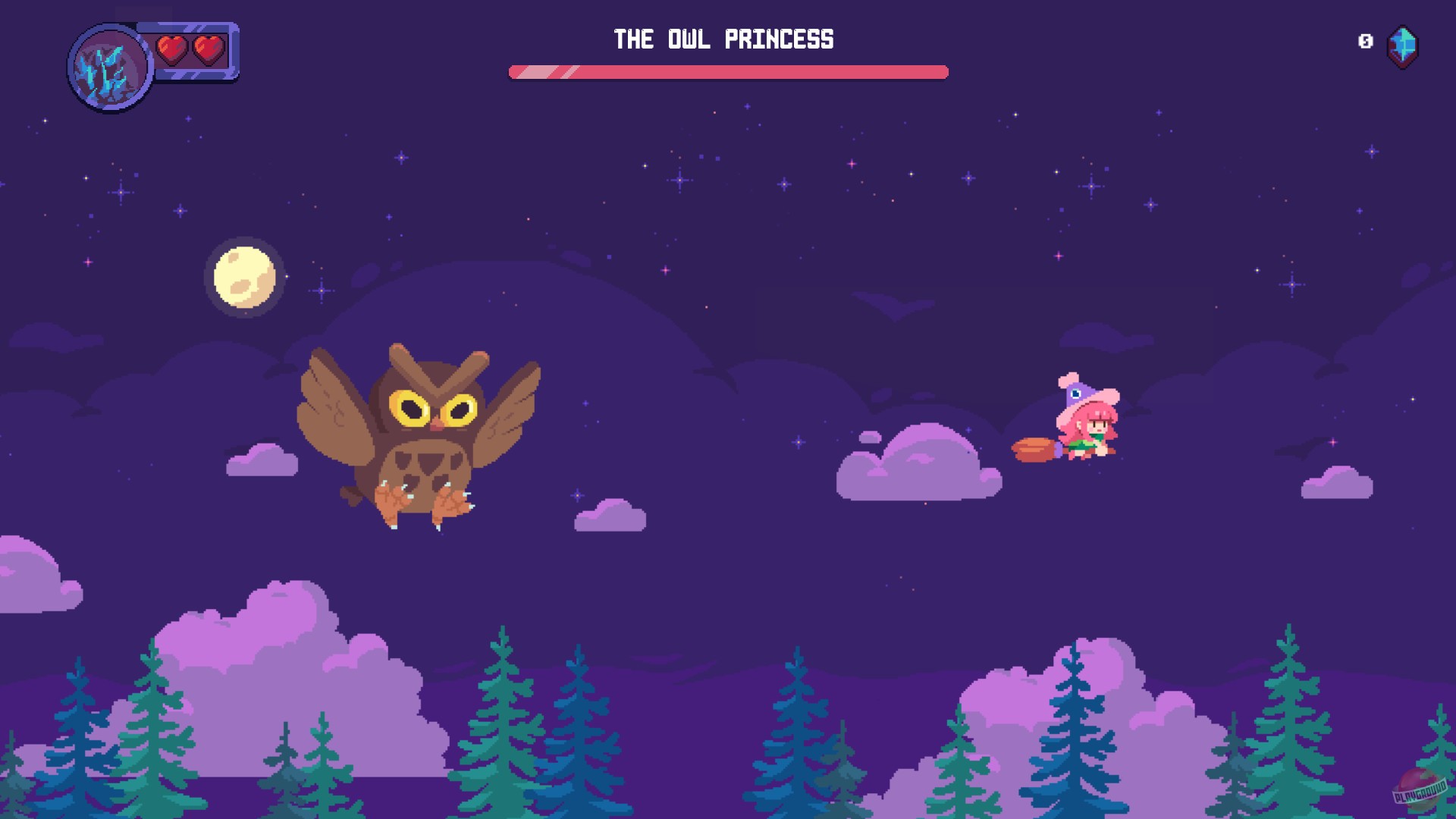Click the red boss health progress bar
Image resolution: width=1456 pixels, height=819 pixels.
tap(728, 72)
